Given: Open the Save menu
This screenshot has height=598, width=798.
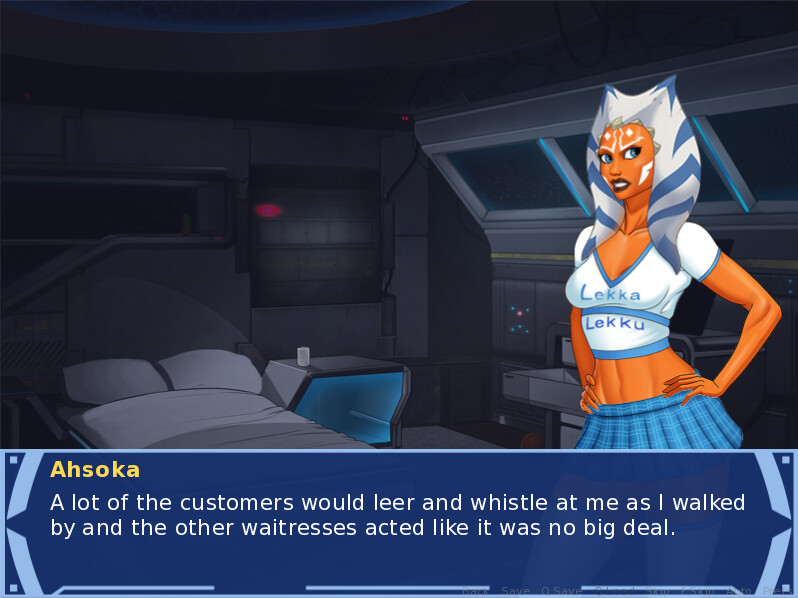Looking at the screenshot, I should pyautogui.click(x=515, y=591).
